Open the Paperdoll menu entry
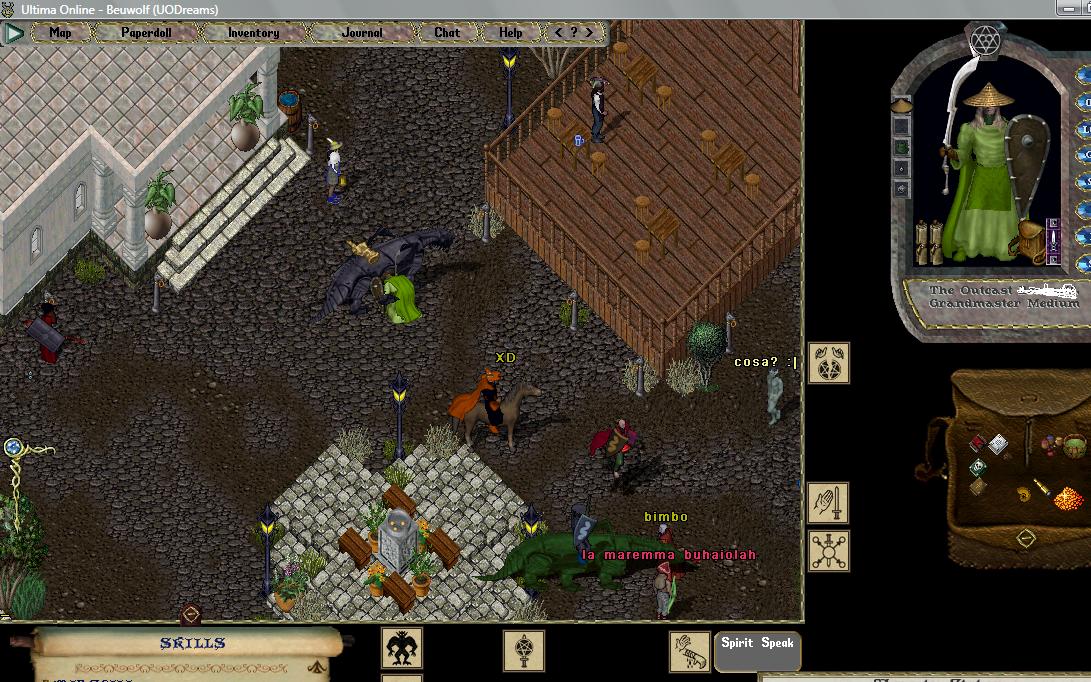Screen dimensions: 1091x682 click(x=146, y=33)
